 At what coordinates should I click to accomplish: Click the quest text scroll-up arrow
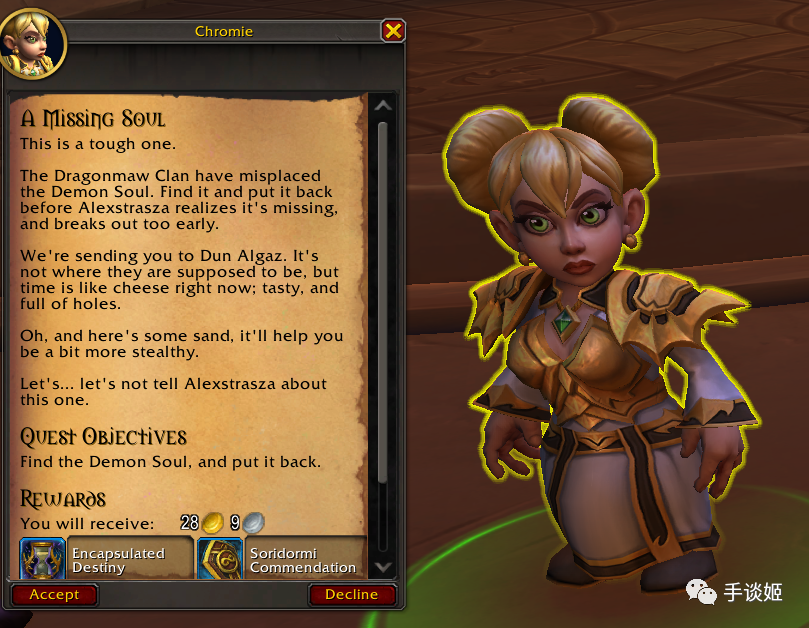pos(383,106)
